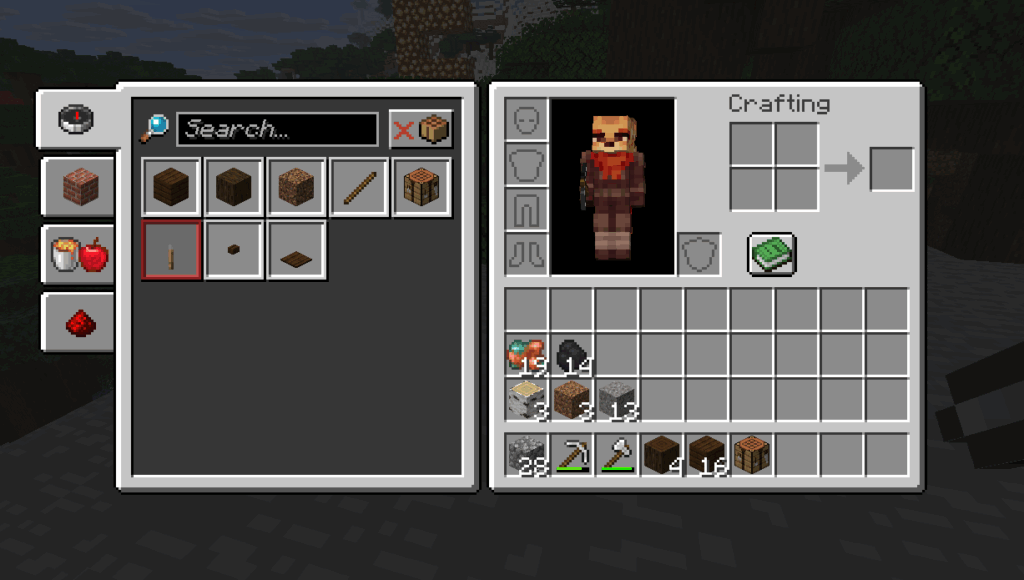
Task: Select the crafting table recipe in the recipe book
Action: tap(421, 187)
